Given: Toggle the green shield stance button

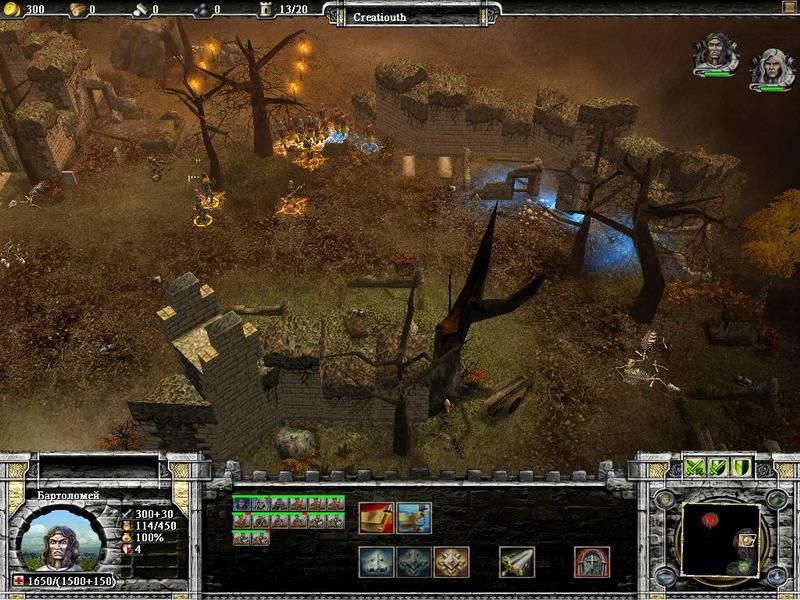Looking at the screenshot, I should tap(740, 467).
